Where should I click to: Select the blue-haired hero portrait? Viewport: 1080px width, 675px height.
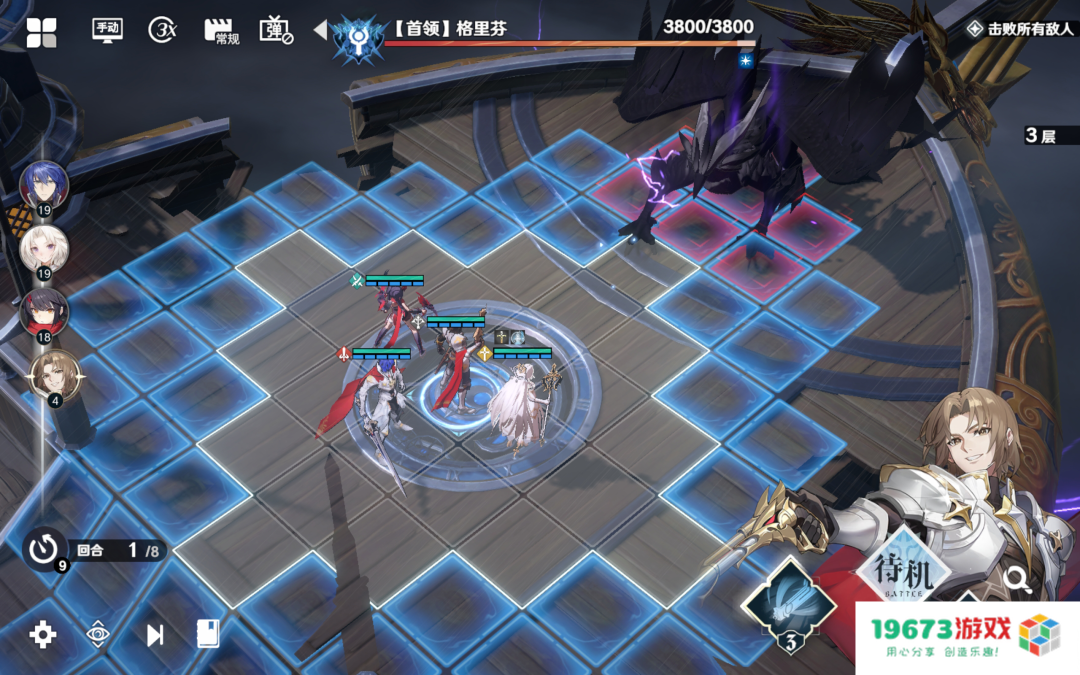pyautogui.click(x=44, y=185)
